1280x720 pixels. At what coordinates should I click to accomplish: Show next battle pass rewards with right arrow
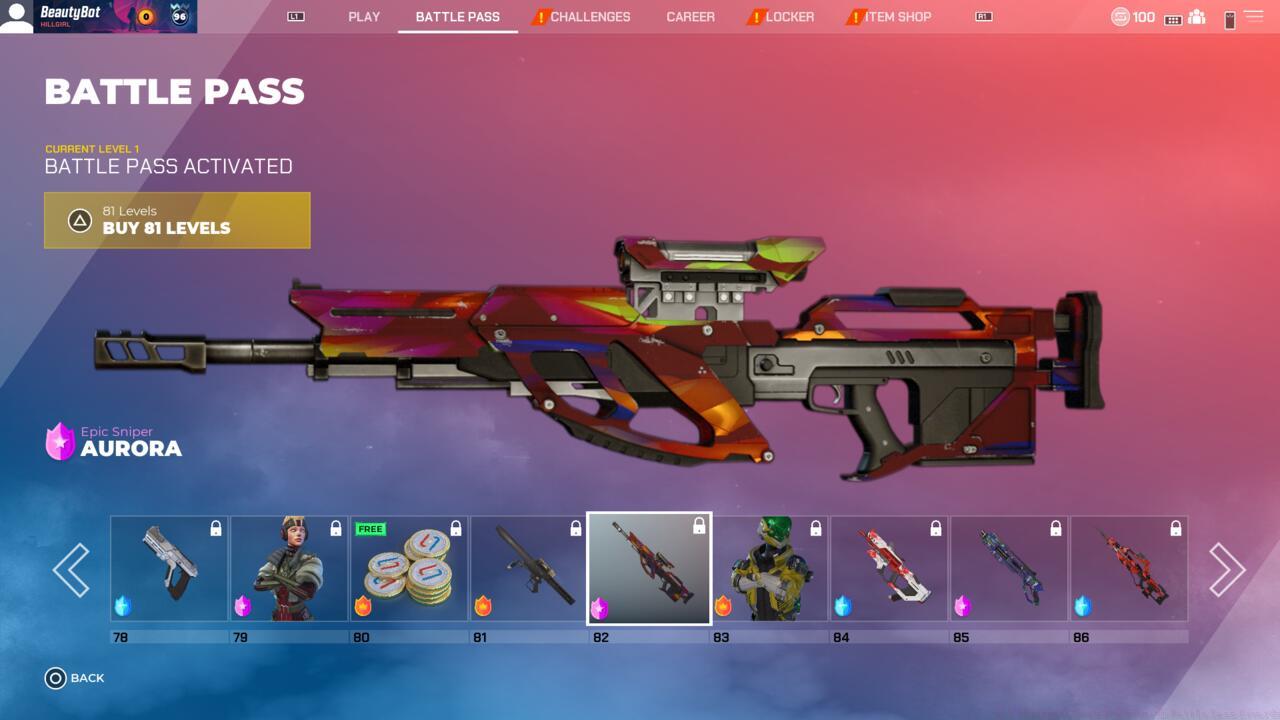point(1227,570)
